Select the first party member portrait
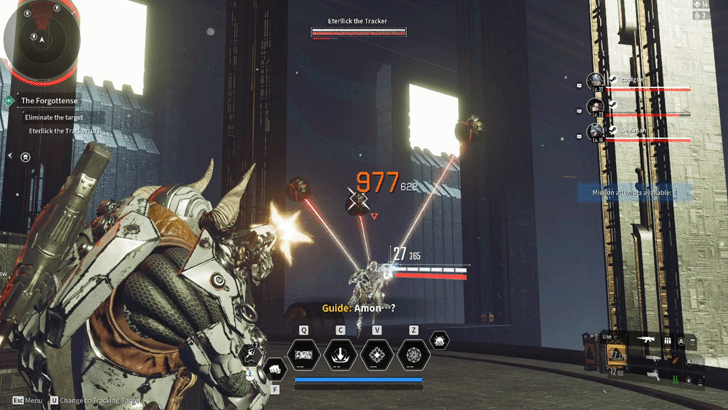 click(x=596, y=82)
